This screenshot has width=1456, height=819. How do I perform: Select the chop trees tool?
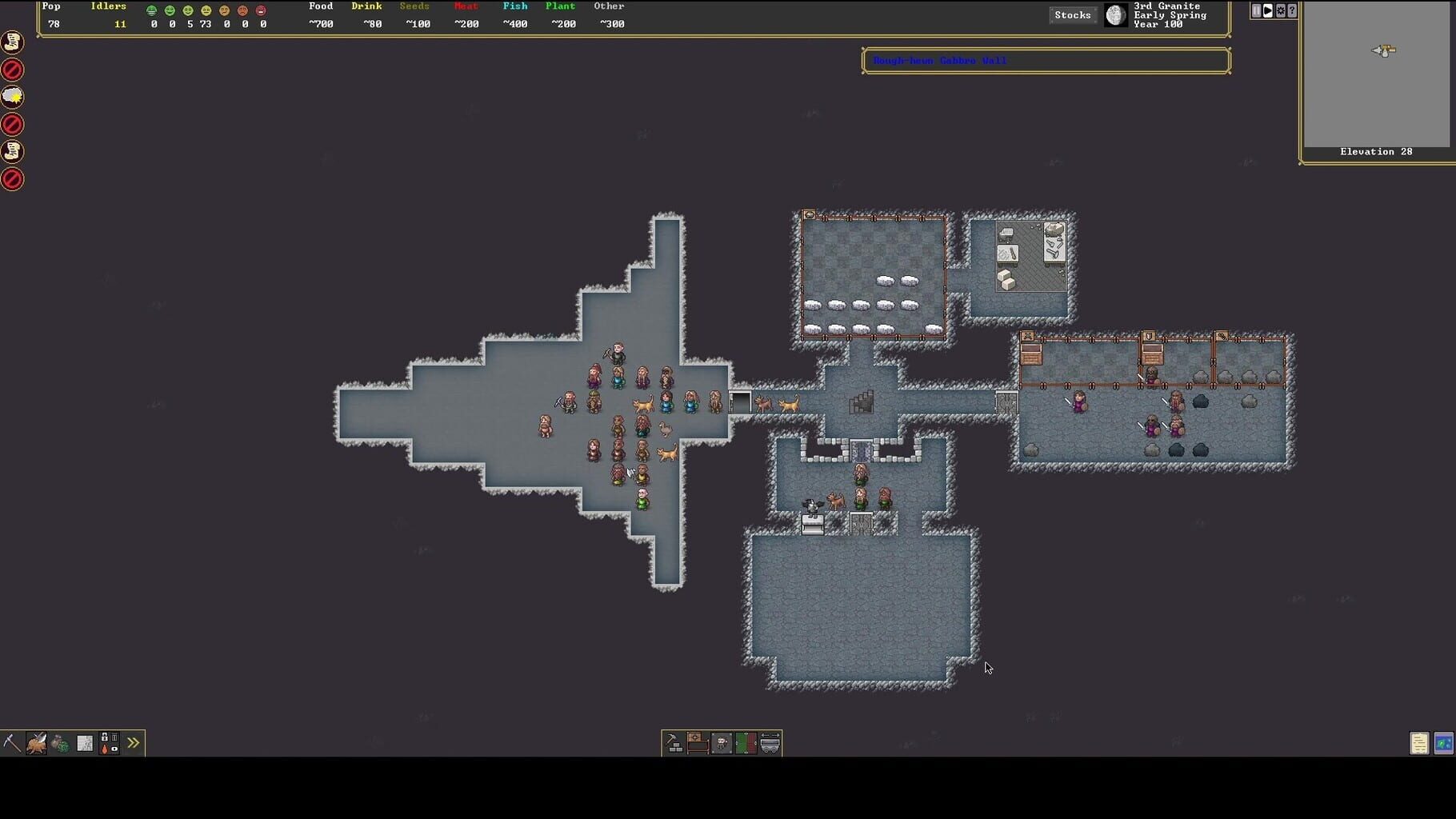pos(36,743)
